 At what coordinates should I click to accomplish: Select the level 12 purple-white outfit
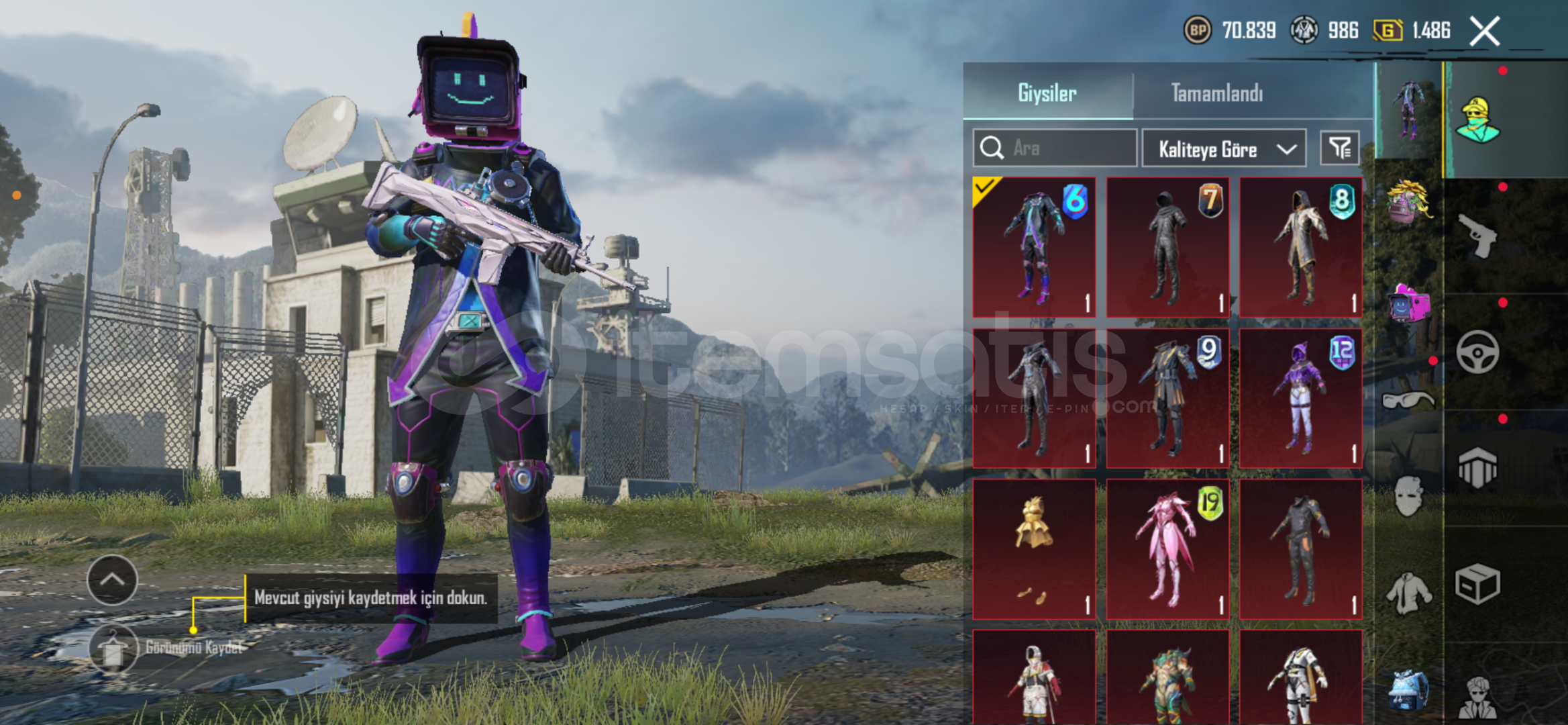tap(1300, 398)
